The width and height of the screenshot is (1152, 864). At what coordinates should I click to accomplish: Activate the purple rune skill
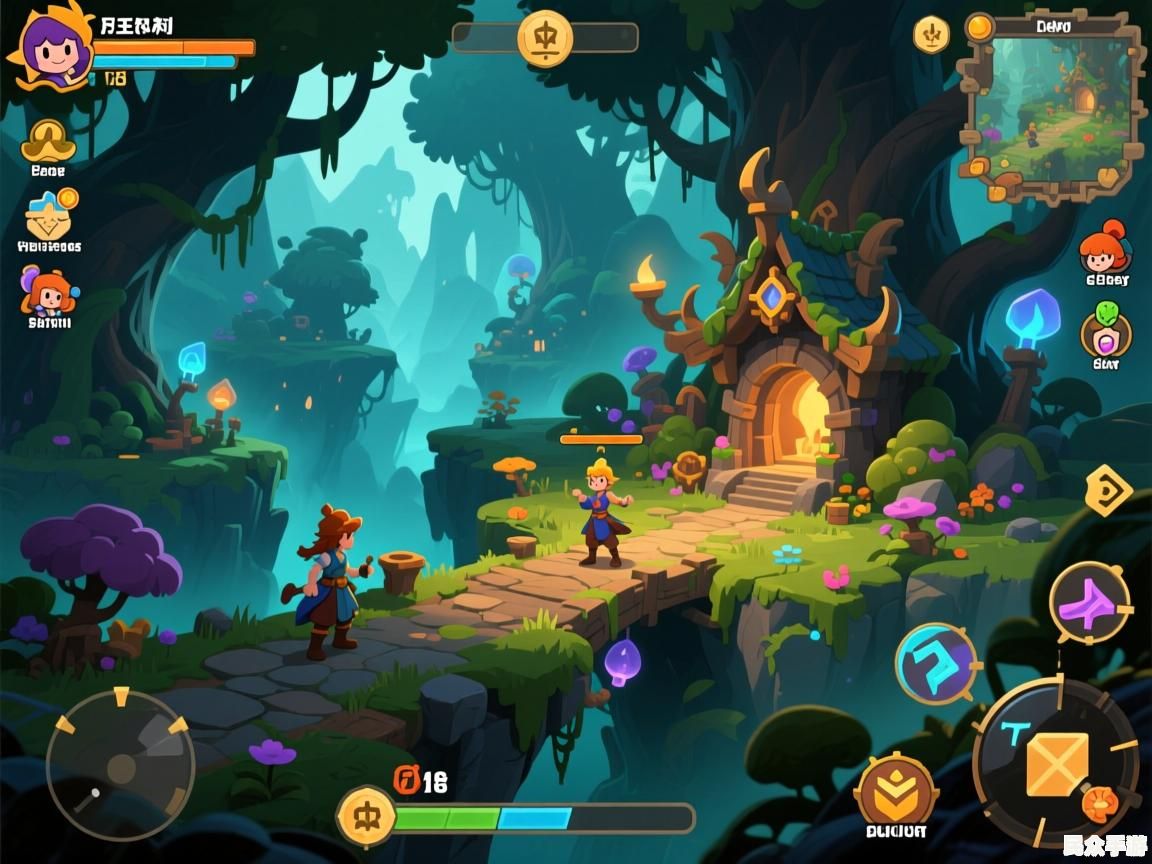pos(1089,603)
